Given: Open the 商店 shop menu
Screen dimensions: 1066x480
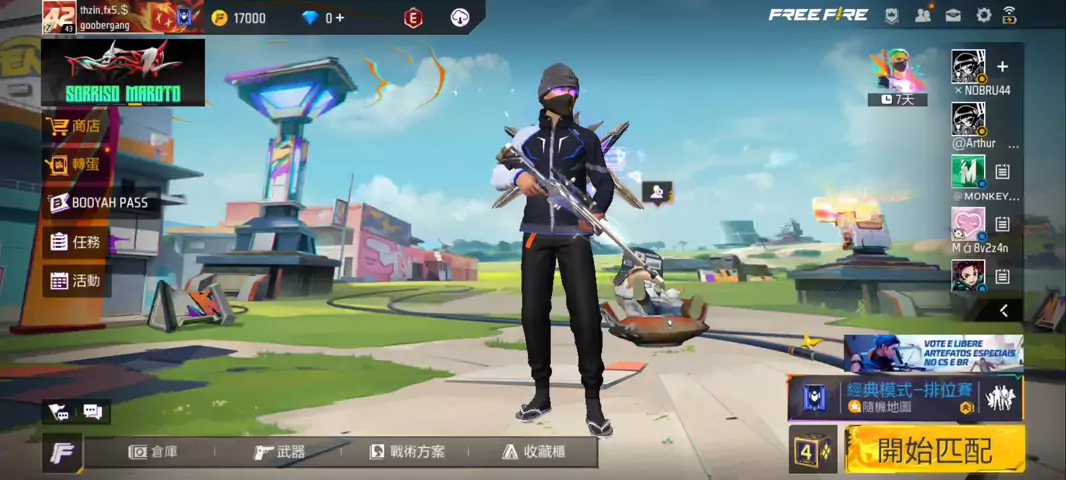Looking at the screenshot, I should 75,126.
